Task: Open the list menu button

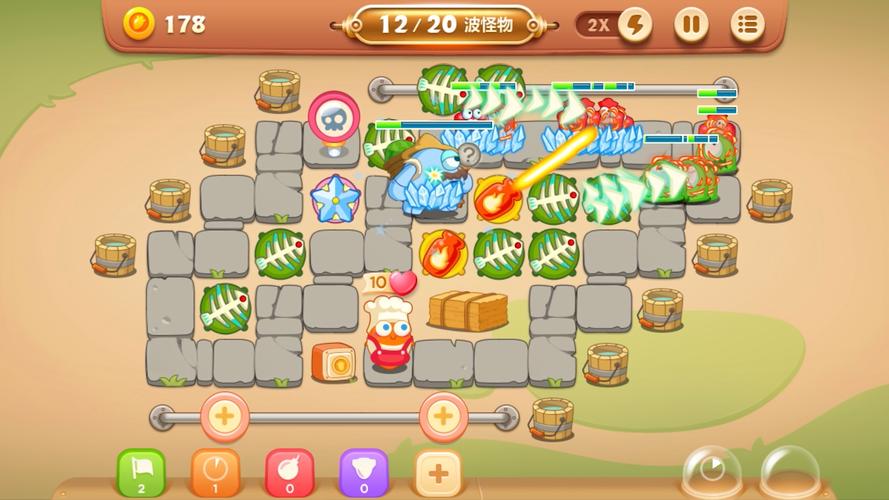Action: (746, 24)
